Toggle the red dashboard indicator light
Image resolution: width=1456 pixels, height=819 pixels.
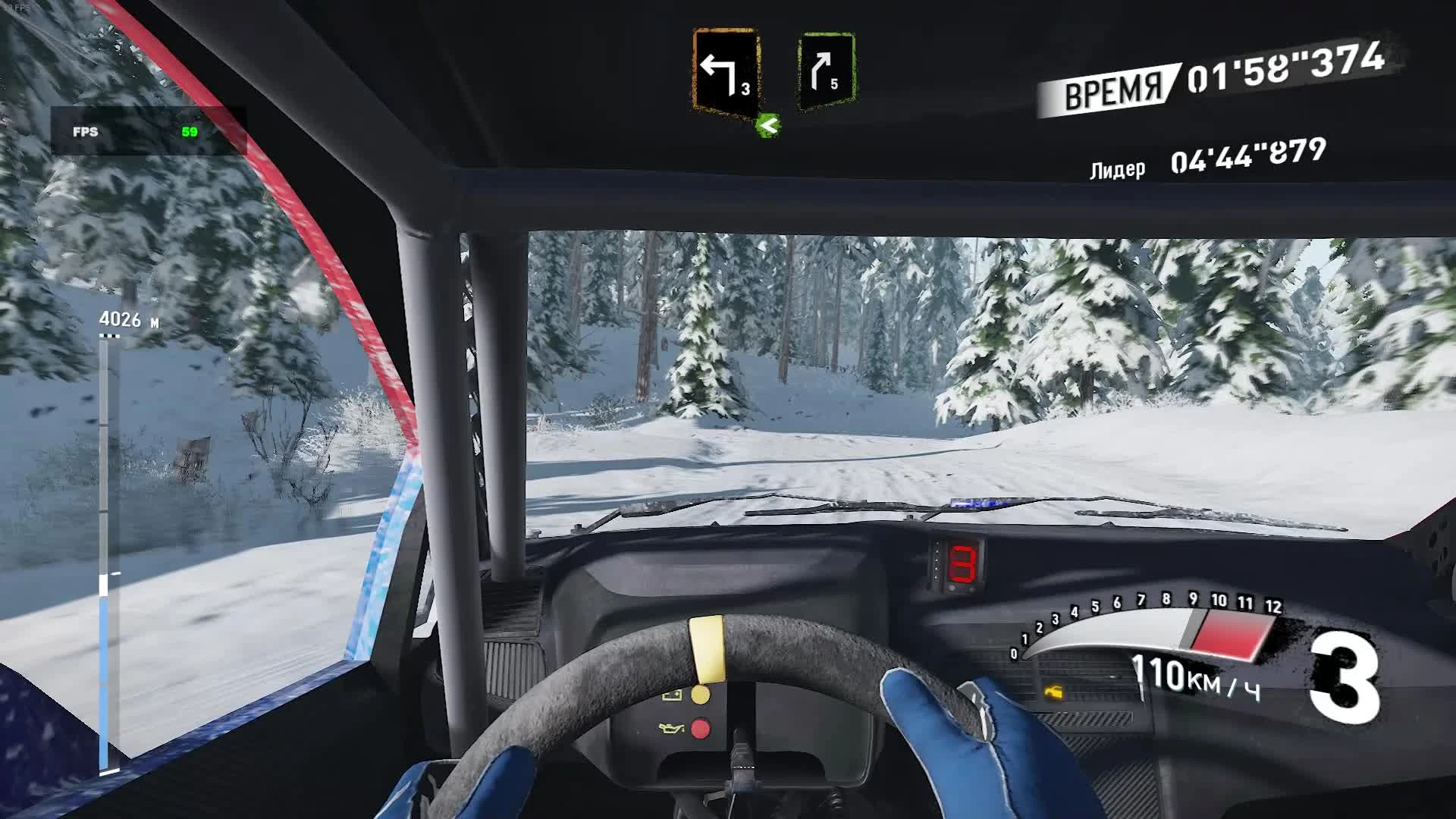coord(700,728)
